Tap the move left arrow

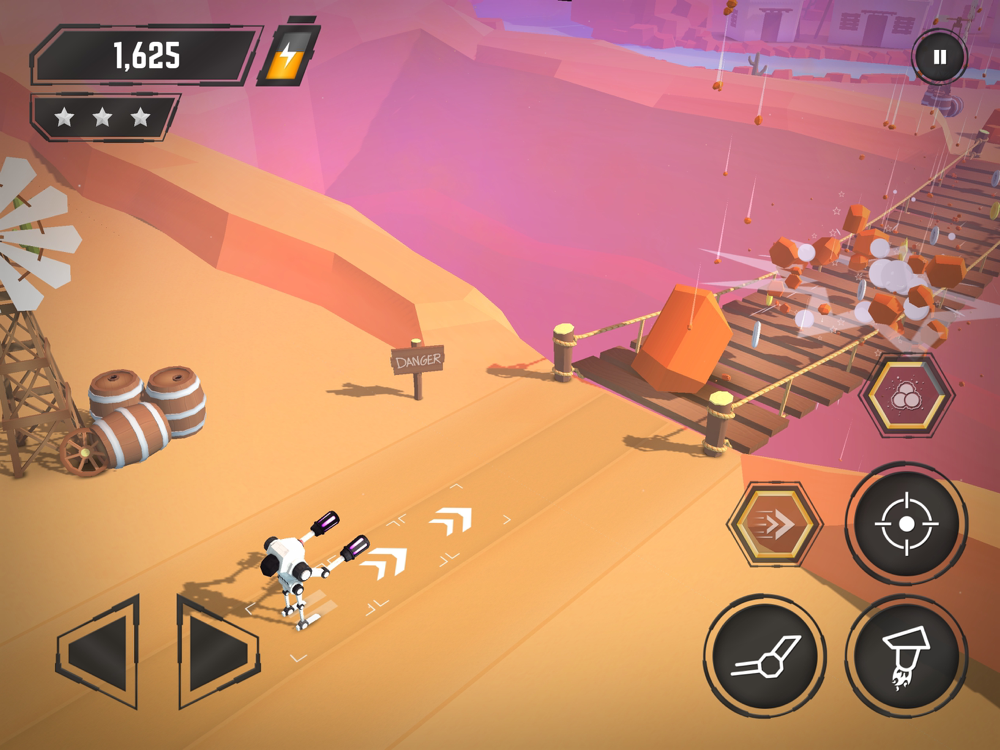100,651
